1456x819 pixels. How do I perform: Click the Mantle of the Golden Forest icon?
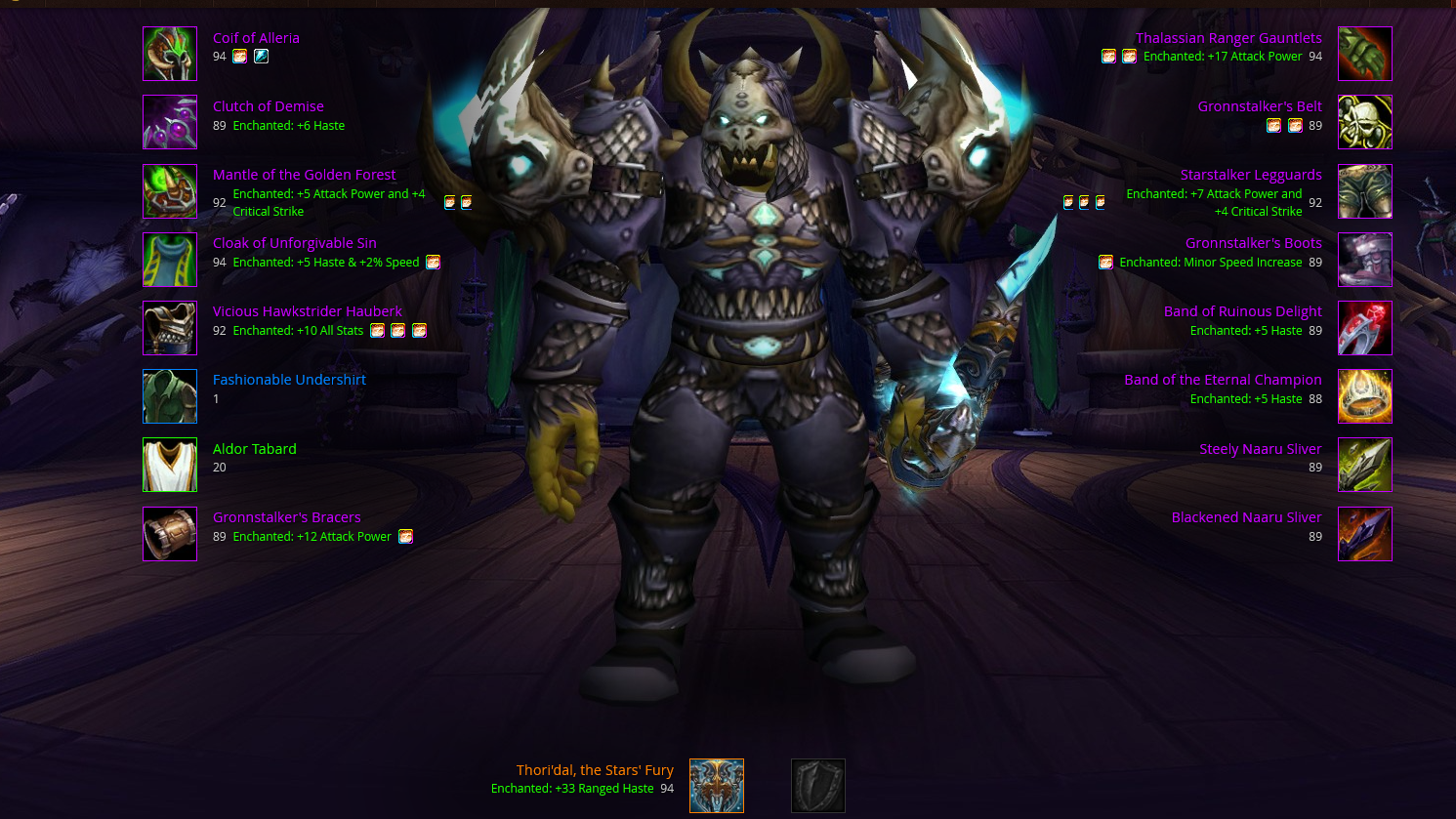(x=170, y=190)
